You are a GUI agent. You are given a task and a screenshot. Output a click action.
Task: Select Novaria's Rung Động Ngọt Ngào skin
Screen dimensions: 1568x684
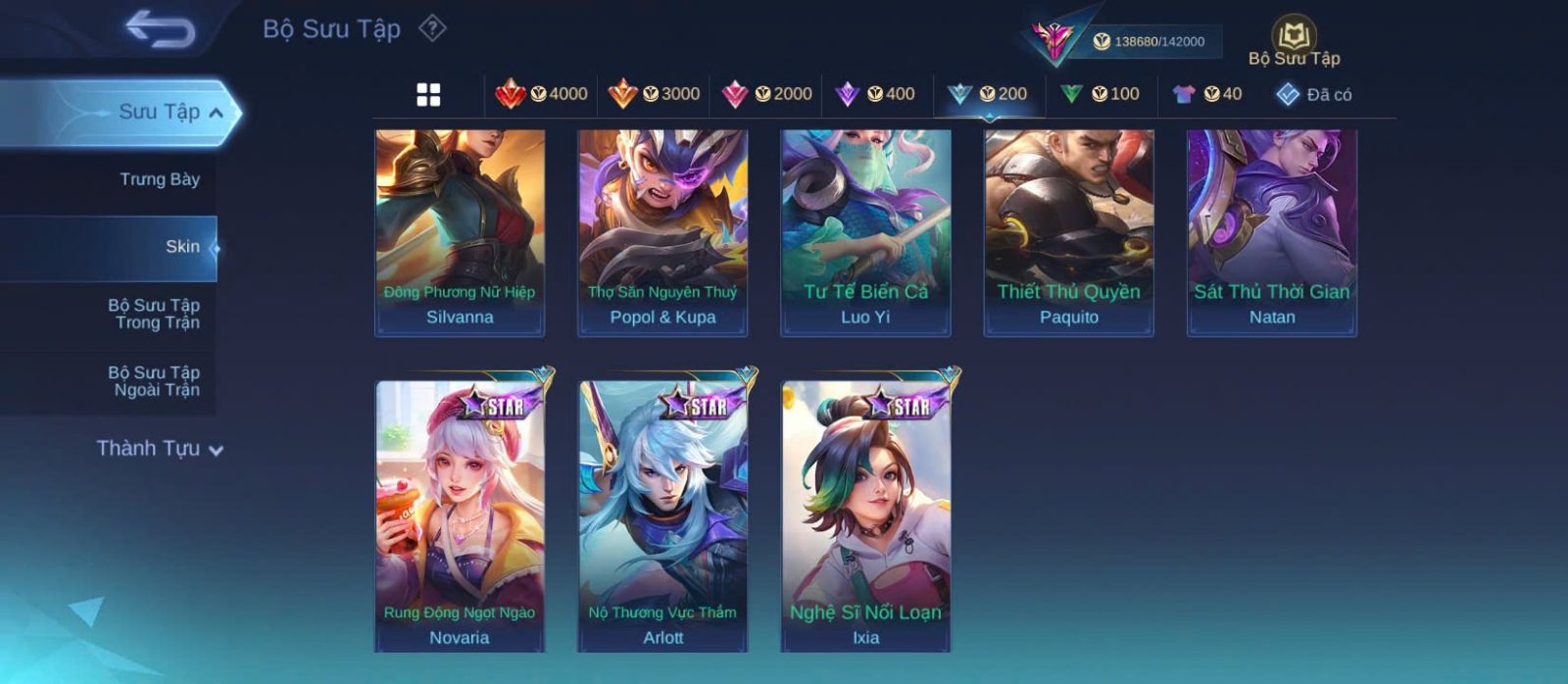pyautogui.click(x=460, y=514)
